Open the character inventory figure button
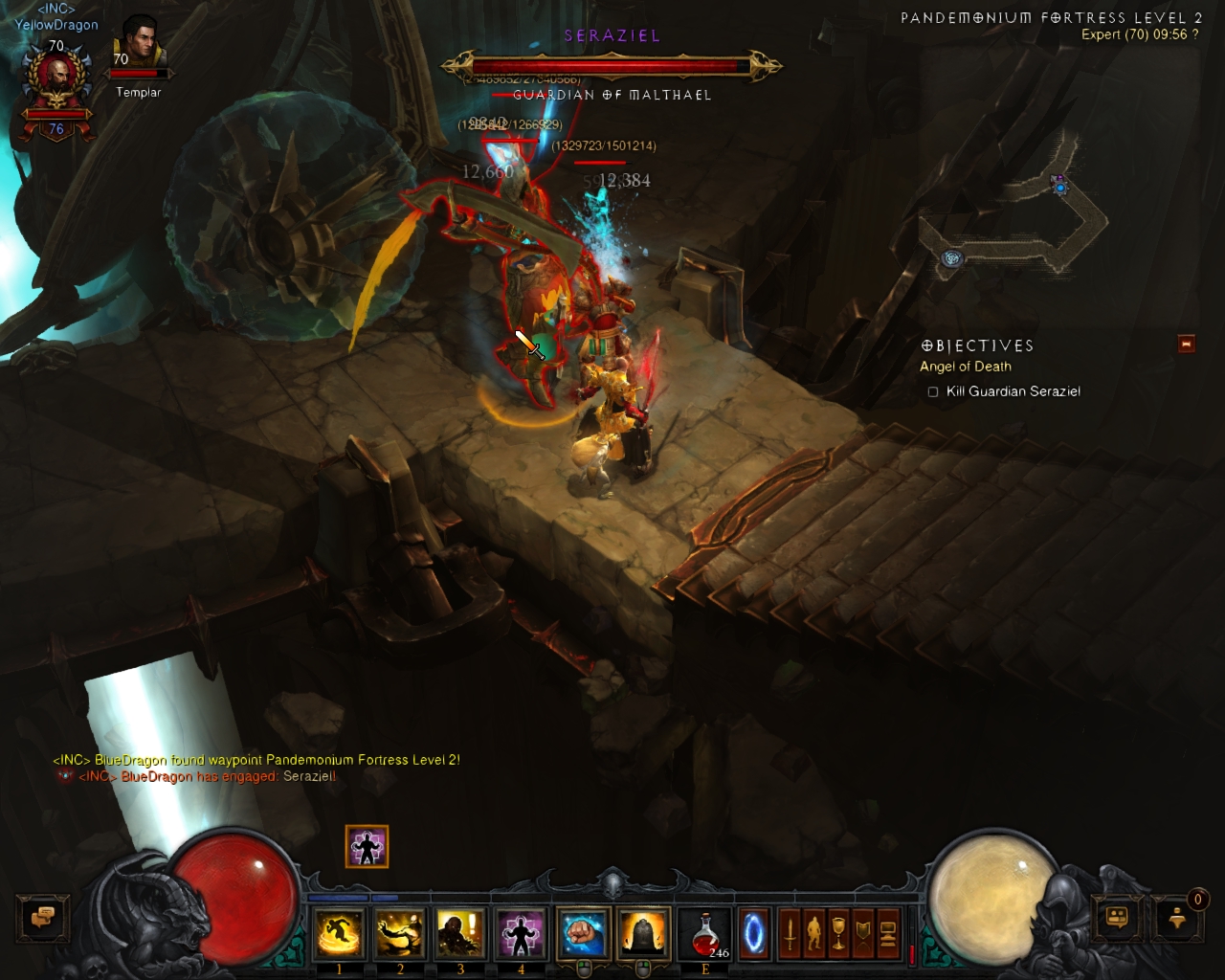 pos(813,933)
